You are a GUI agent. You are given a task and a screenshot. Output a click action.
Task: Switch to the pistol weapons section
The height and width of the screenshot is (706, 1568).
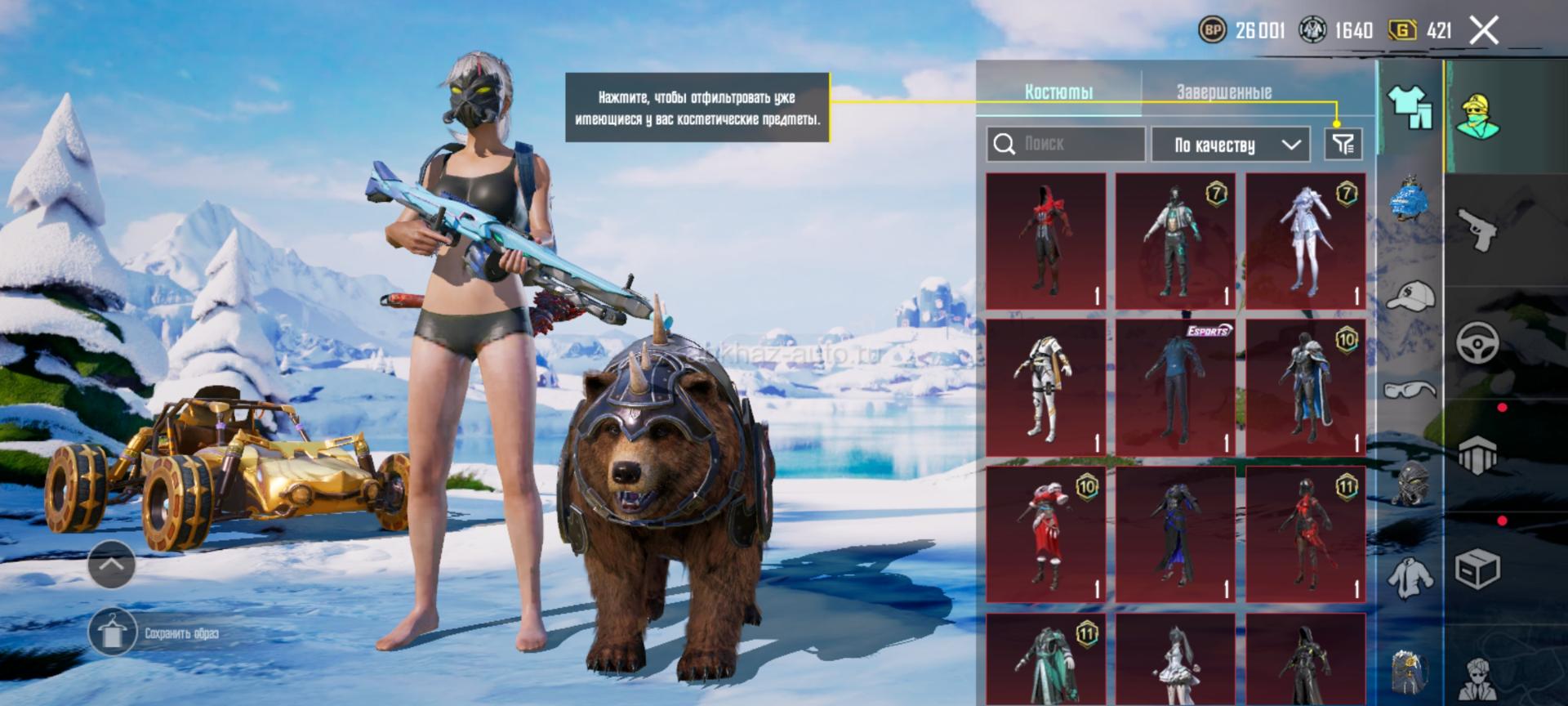(x=1477, y=229)
